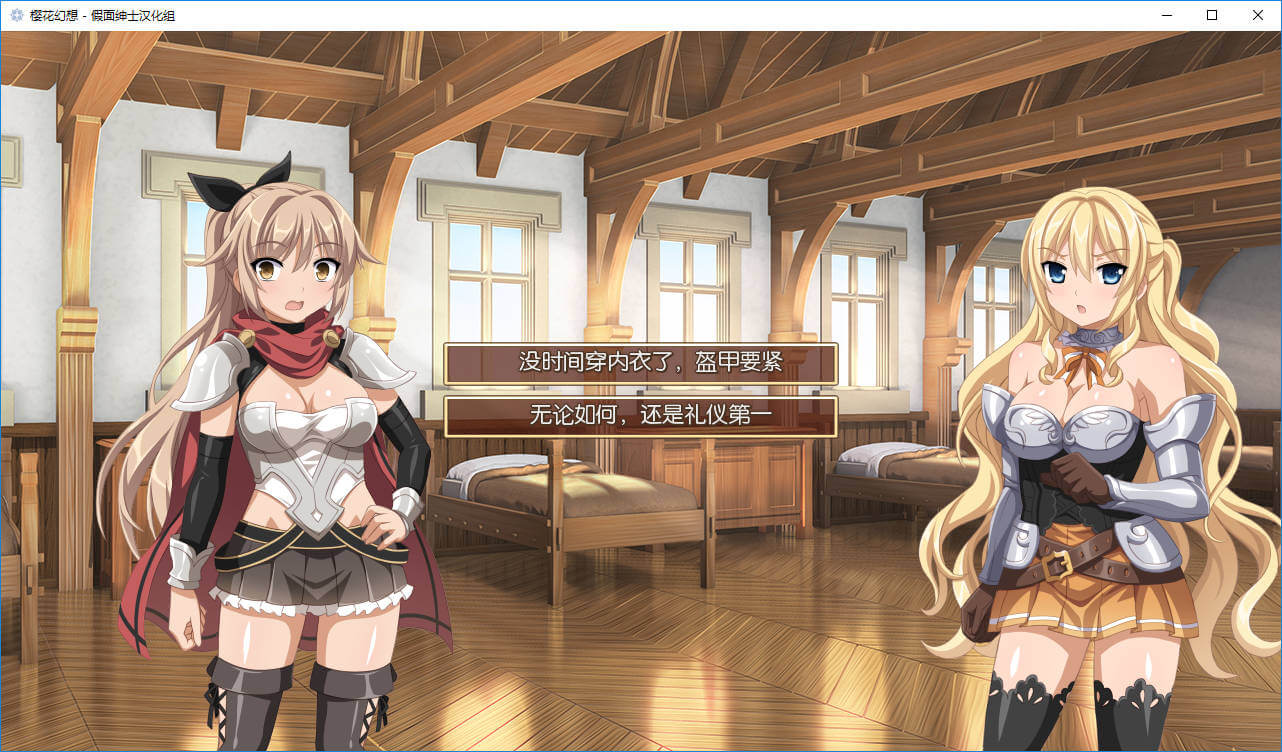Close the game window

tap(1258, 15)
